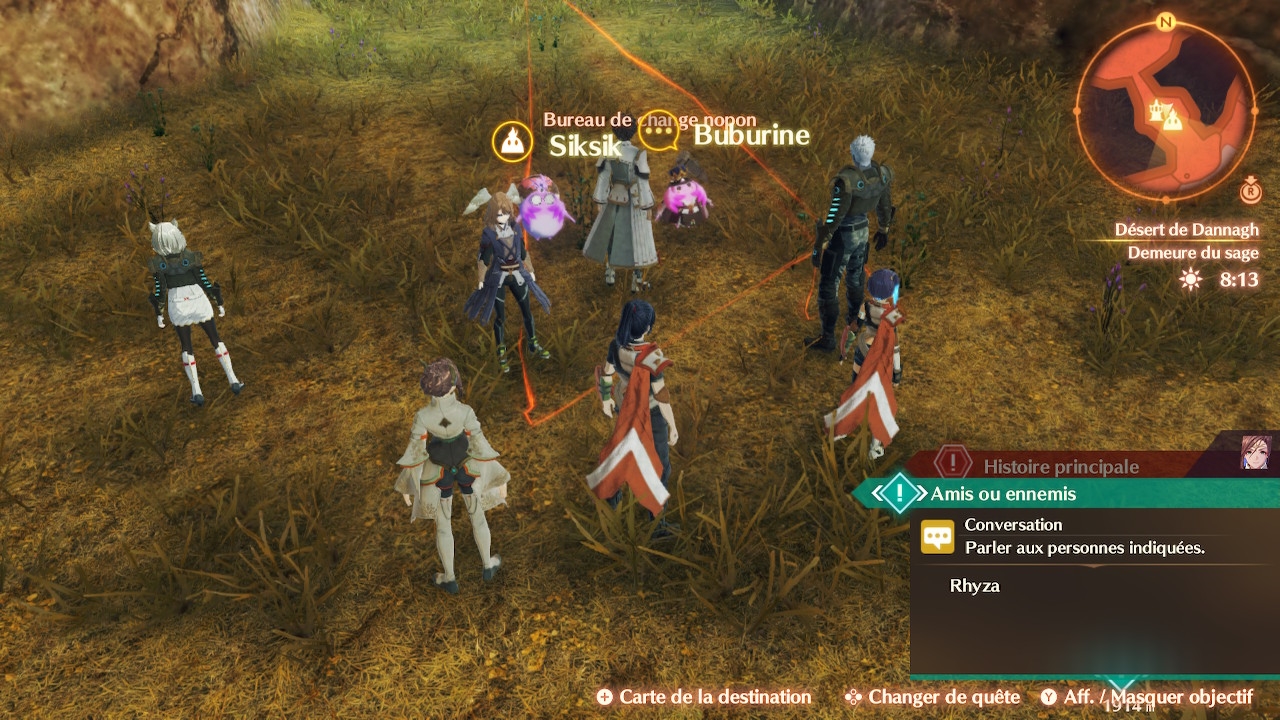Choose the Rhyza objective target

[975, 586]
